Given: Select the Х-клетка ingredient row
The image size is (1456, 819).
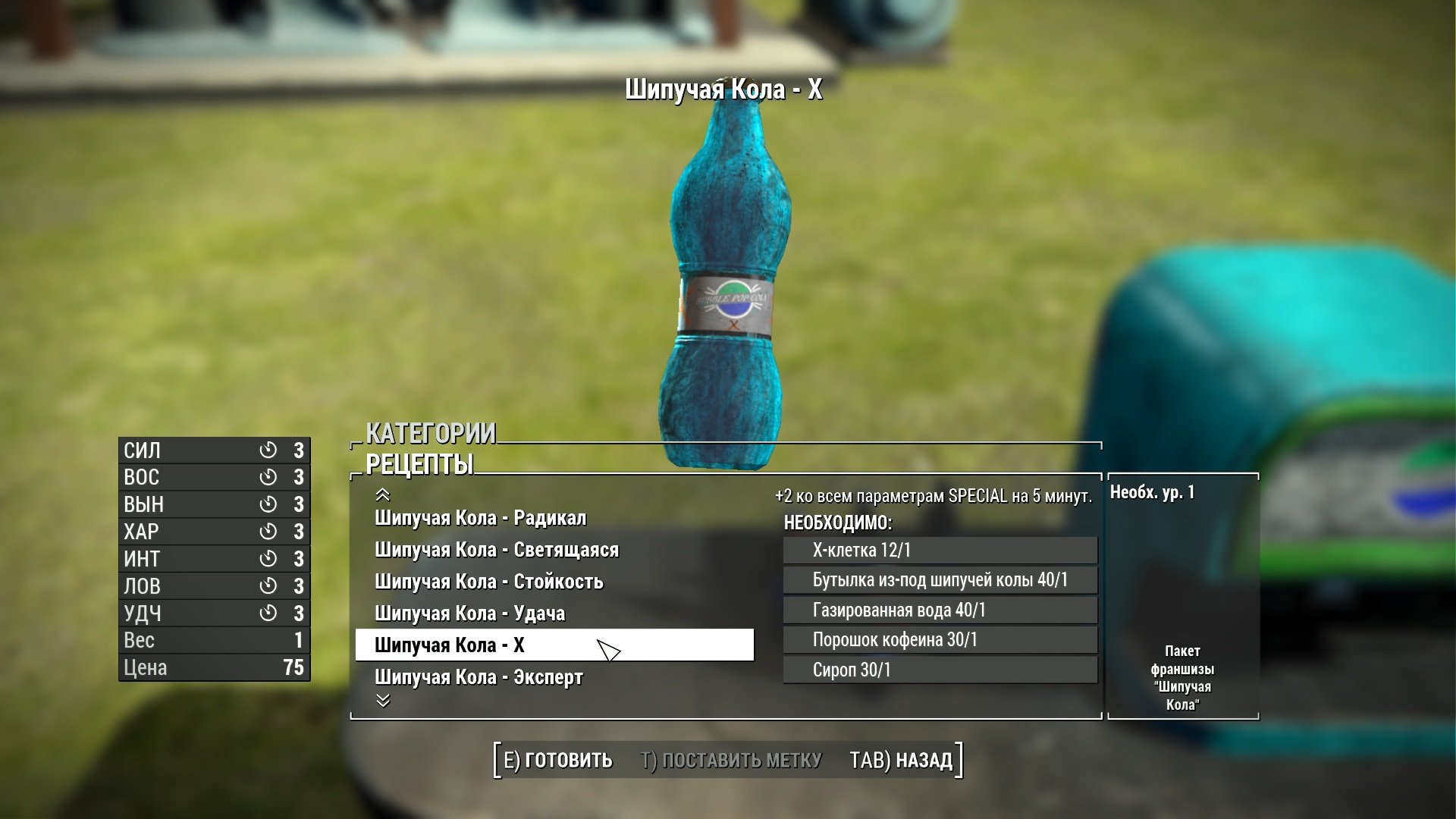Looking at the screenshot, I should click(940, 551).
